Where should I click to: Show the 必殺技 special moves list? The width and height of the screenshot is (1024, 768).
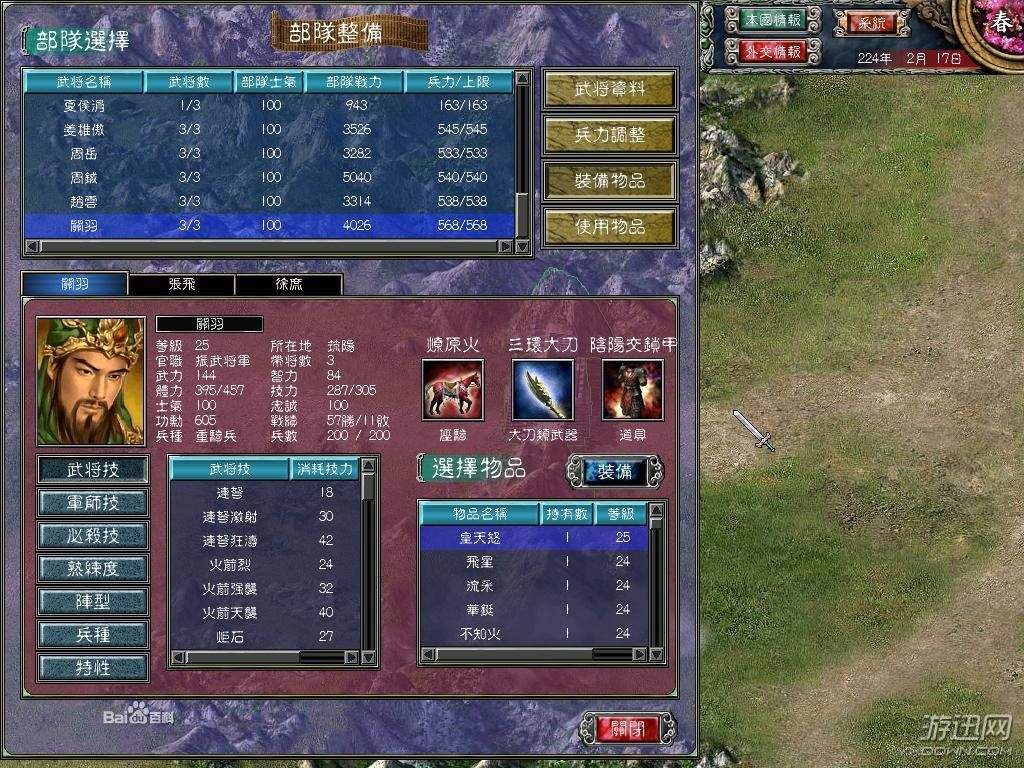(93, 535)
